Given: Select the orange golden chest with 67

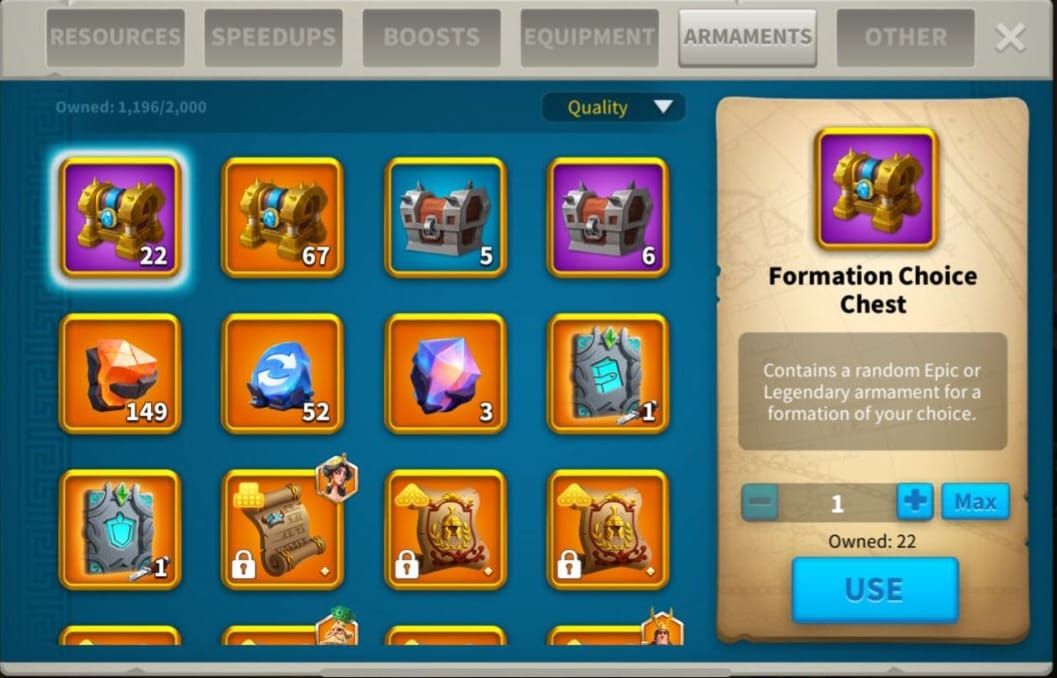Looking at the screenshot, I should [283, 217].
